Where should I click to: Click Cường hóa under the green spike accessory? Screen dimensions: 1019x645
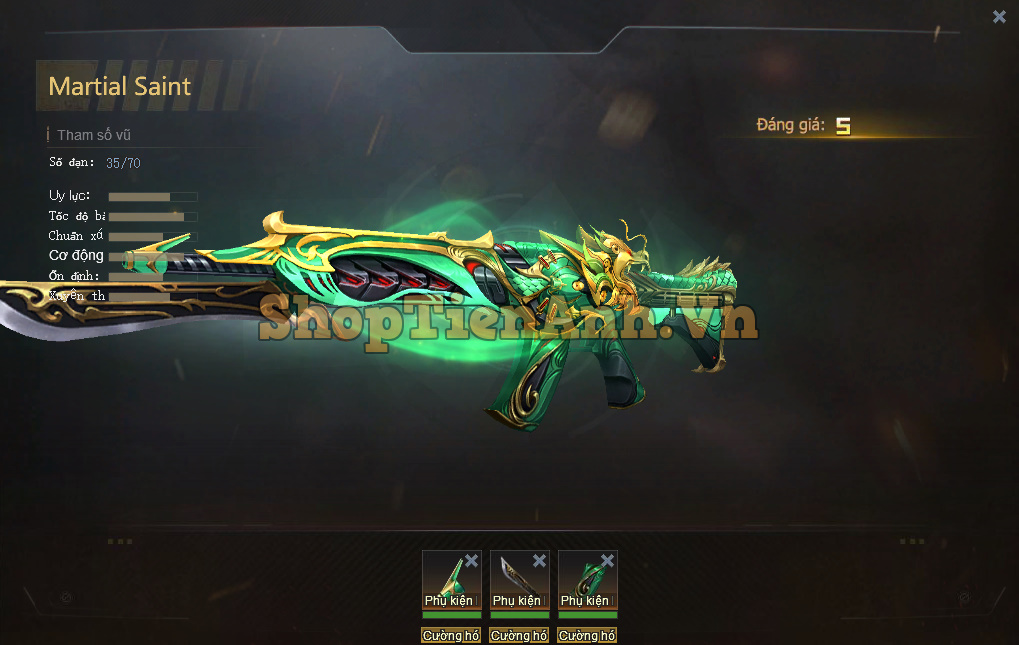tap(451, 635)
